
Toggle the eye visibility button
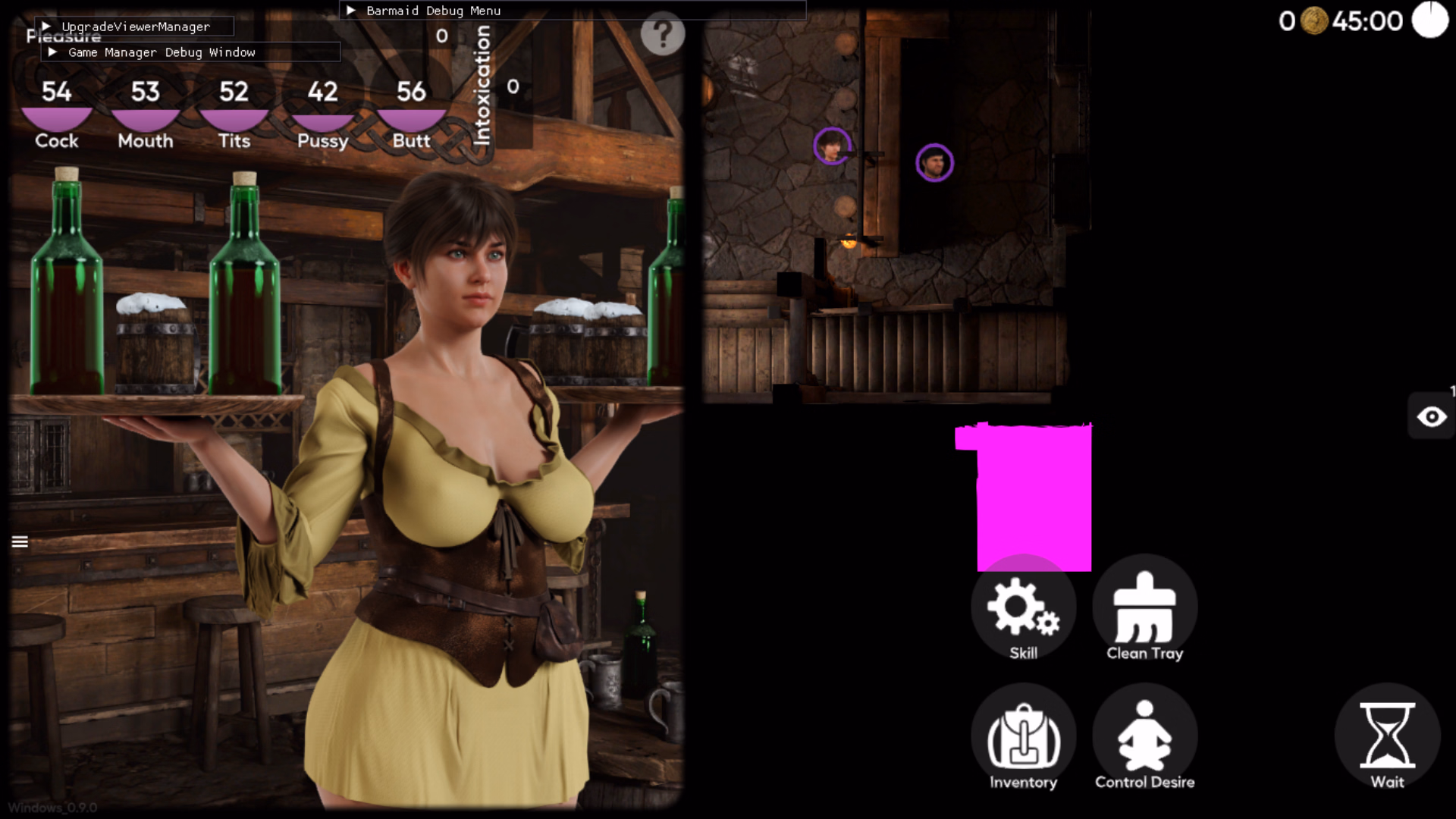click(x=1431, y=416)
